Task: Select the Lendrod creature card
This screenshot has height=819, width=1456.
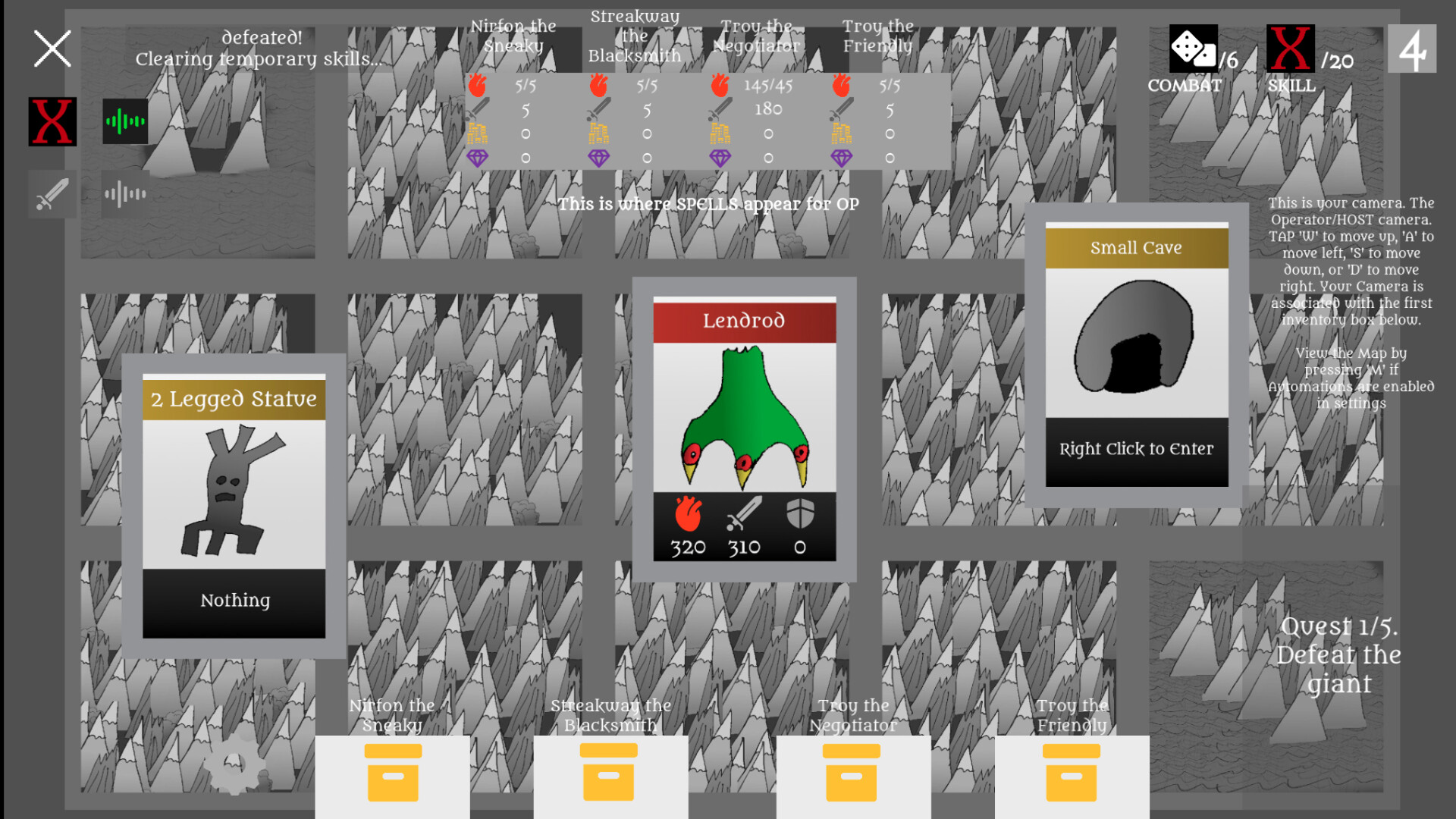Action: pos(745,428)
